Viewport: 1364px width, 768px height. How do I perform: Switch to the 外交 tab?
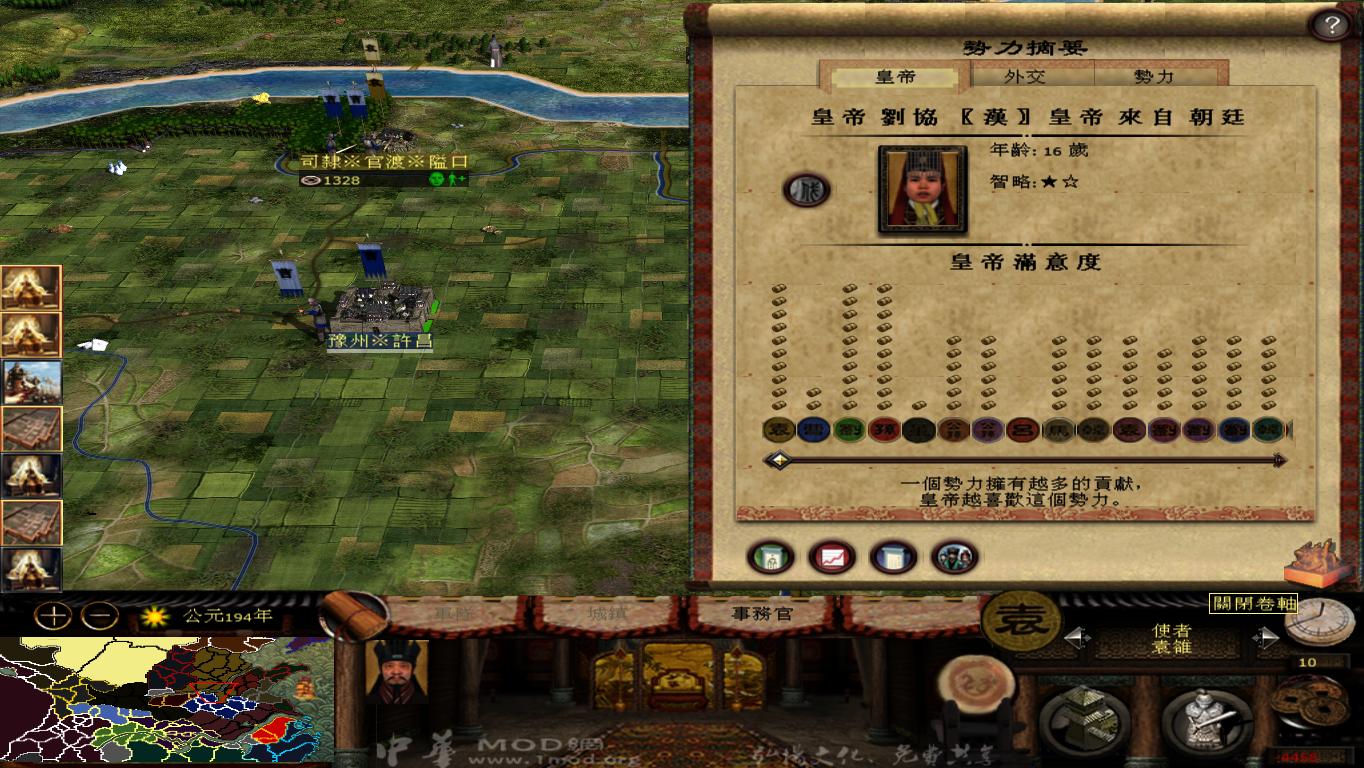point(1032,75)
